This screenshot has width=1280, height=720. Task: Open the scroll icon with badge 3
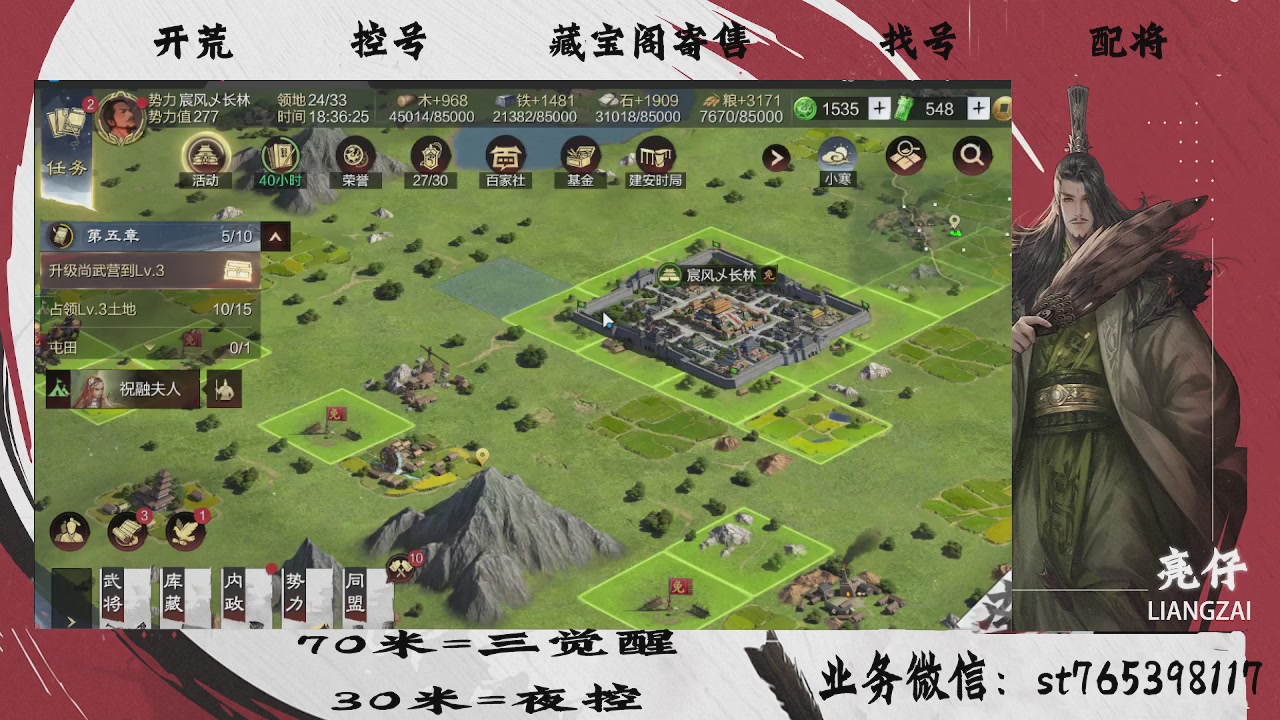click(x=127, y=530)
